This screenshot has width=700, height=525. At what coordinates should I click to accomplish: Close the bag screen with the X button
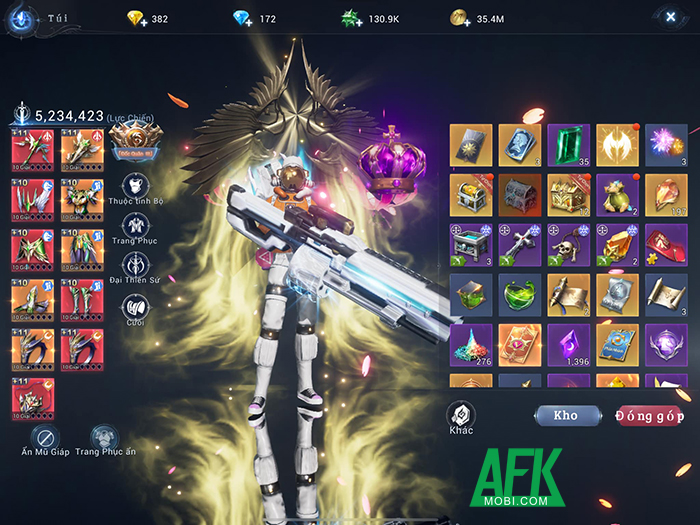[x=669, y=17]
